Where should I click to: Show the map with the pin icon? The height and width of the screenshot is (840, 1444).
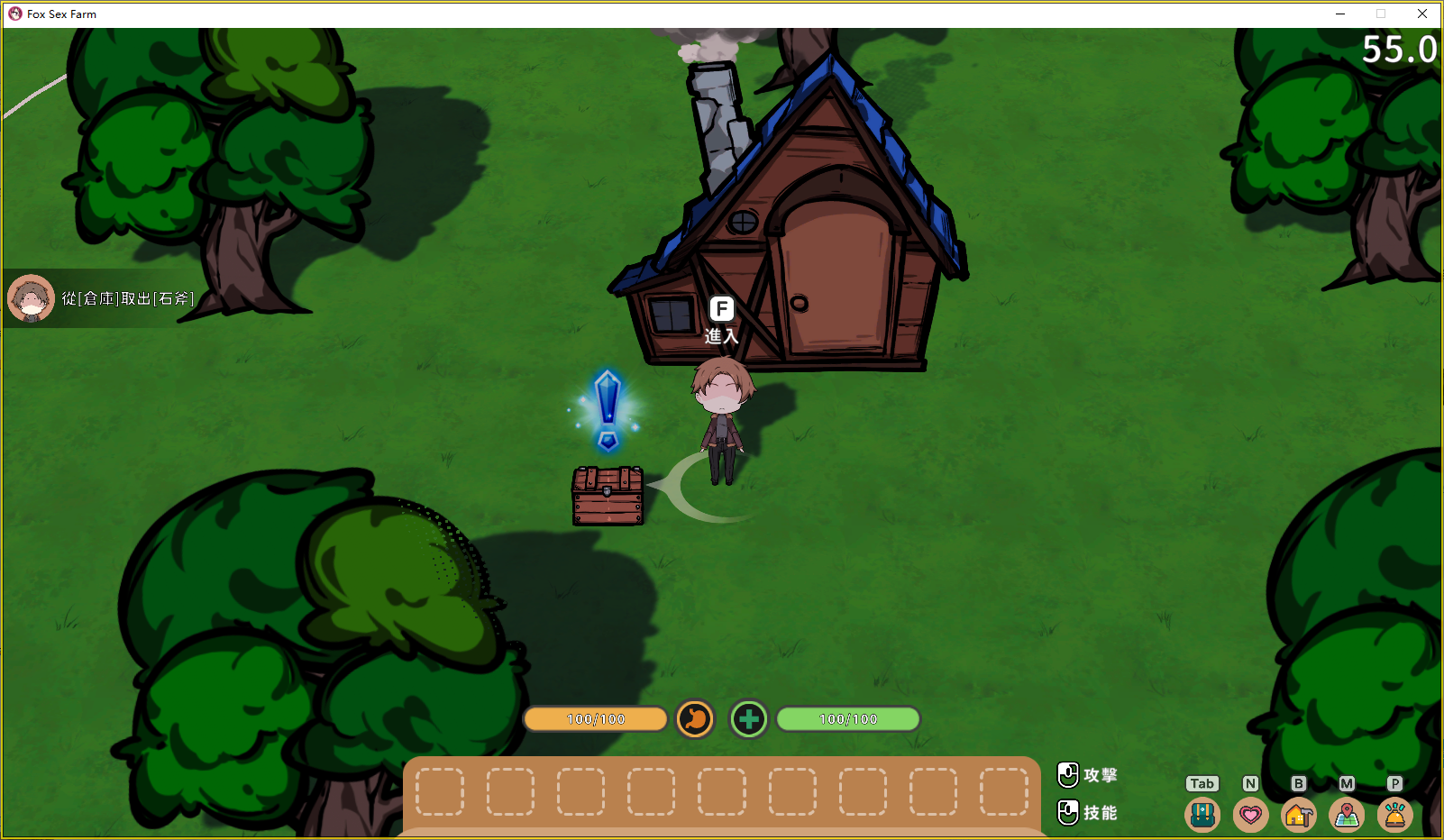[1347, 815]
